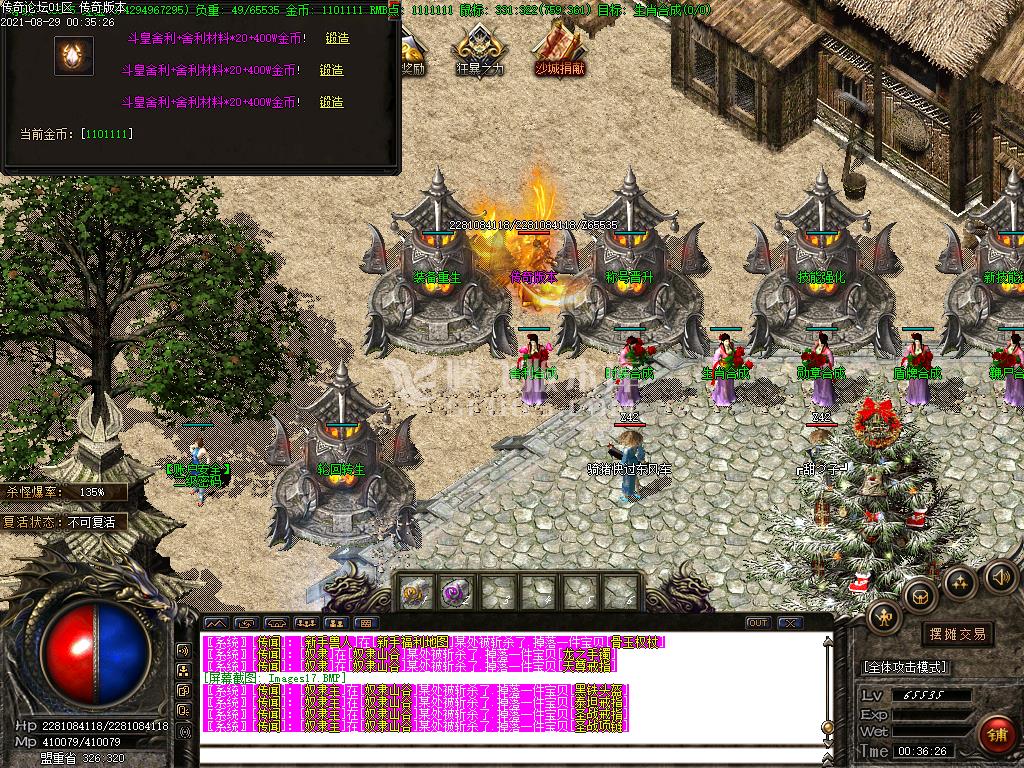Screen dimensions: 1024x768
Task: Use the yellow scroll in hotbar slot 1
Action: [x=415, y=592]
